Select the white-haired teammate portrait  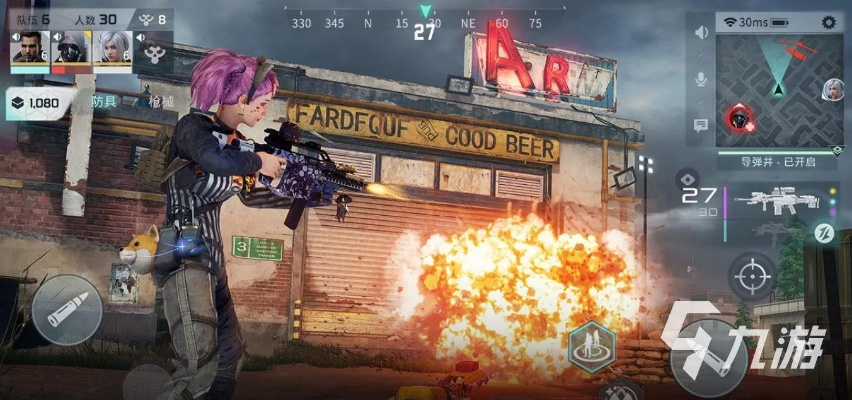(x=111, y=49)
